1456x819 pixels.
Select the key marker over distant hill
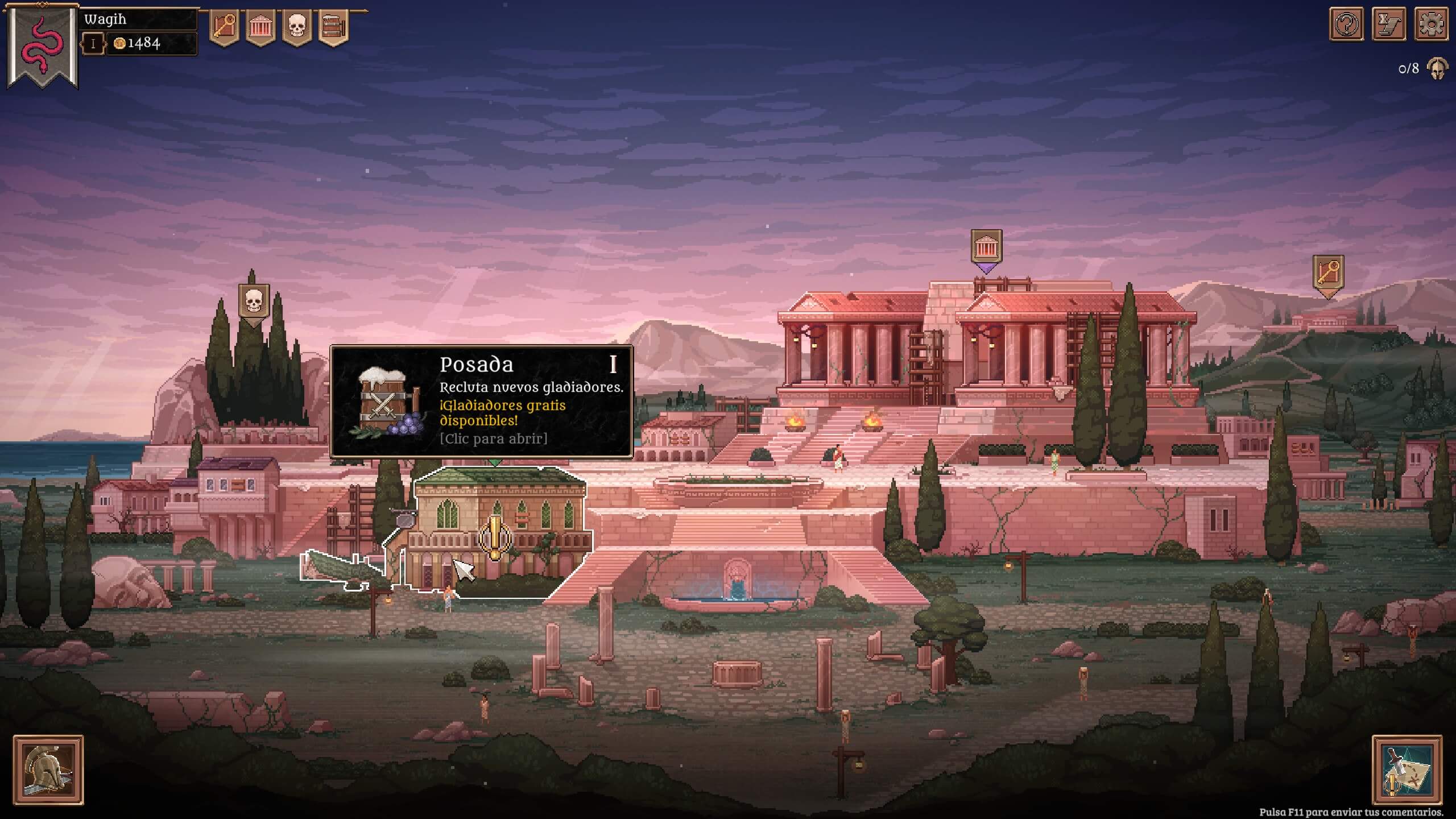point(1328,274)
